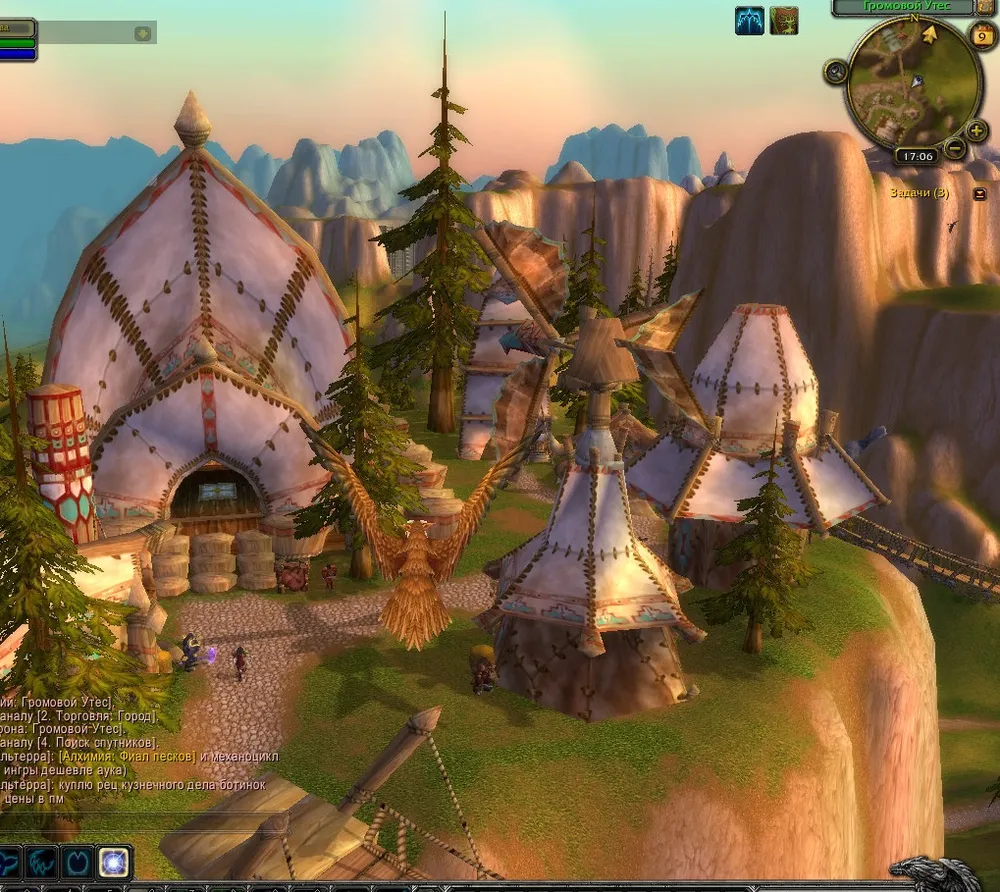Zoom out the minimap with minus button

pos(954,149)
